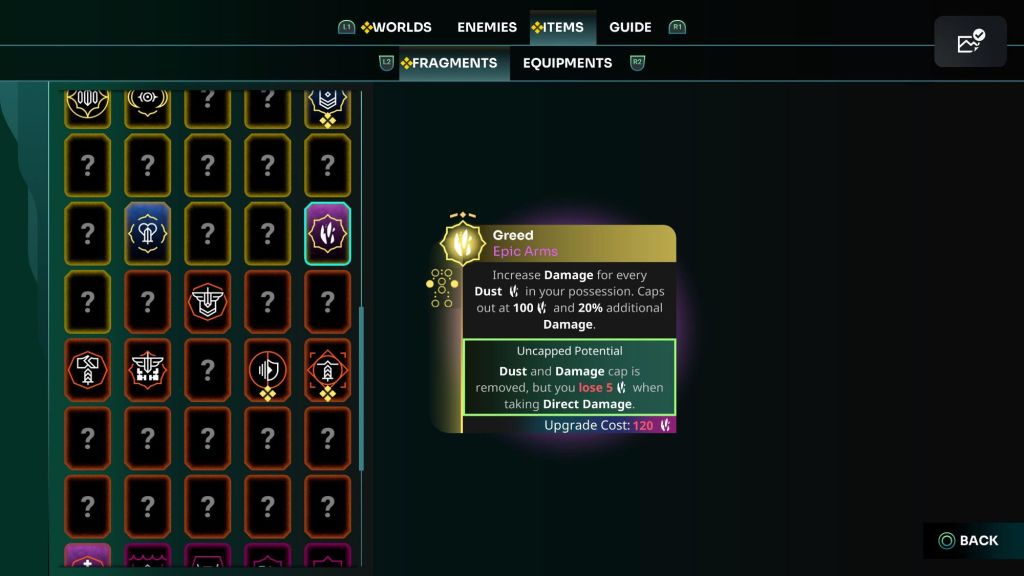The width and height of the screenshot is (1024, 576).
Task: Select the purple Greed fragment card
Action: (327, 233)
